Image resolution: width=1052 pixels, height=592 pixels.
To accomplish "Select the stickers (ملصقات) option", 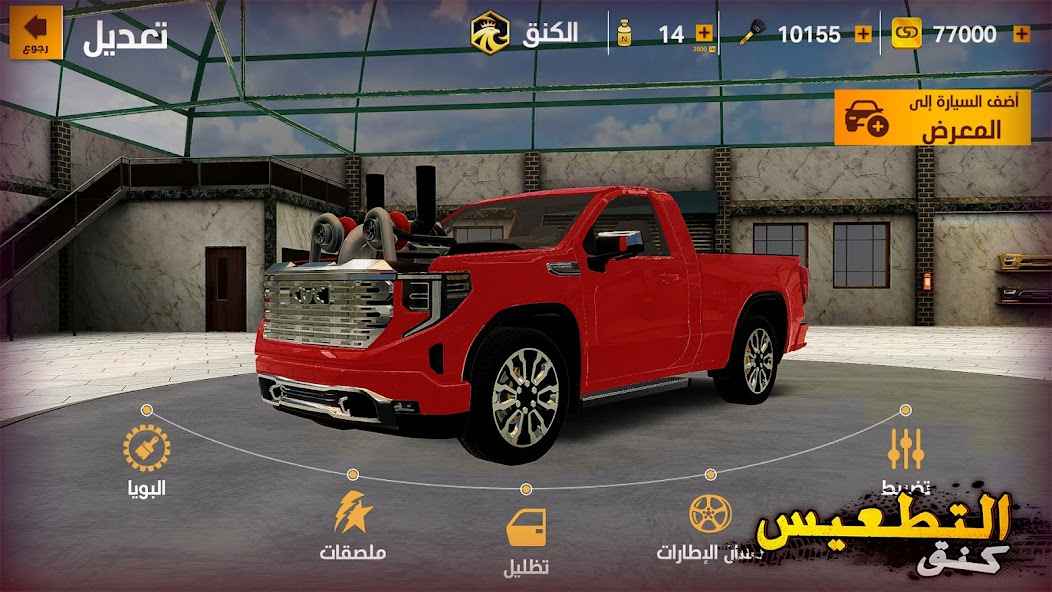I will 353,515.
